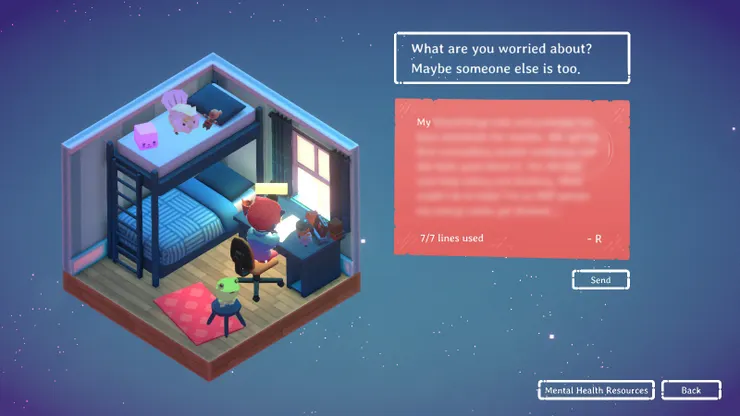Screen dimensions: 740x416
Task: Go back to the previous screen
Action: 691,390
